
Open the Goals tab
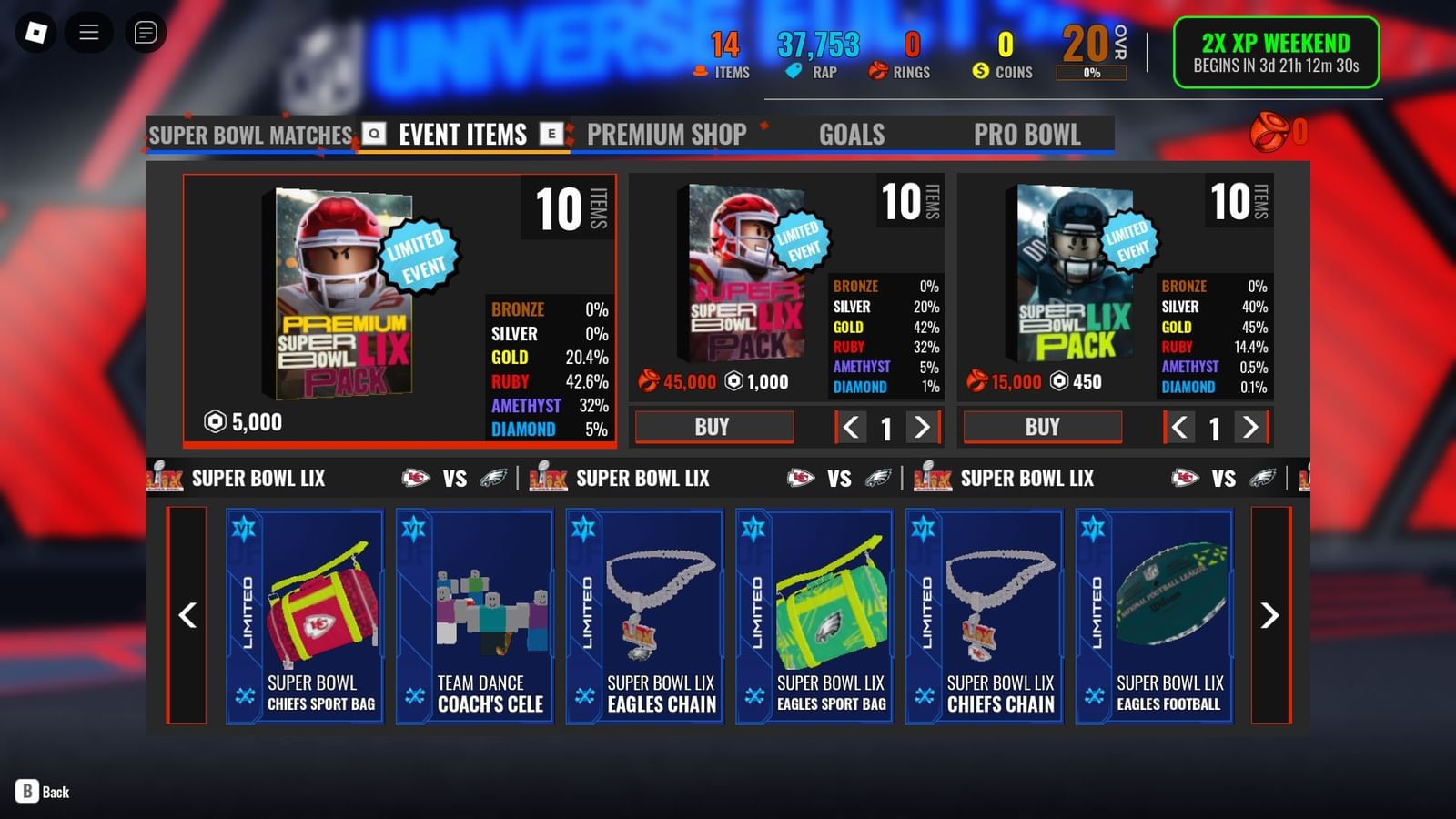click(x=852, y=135)
